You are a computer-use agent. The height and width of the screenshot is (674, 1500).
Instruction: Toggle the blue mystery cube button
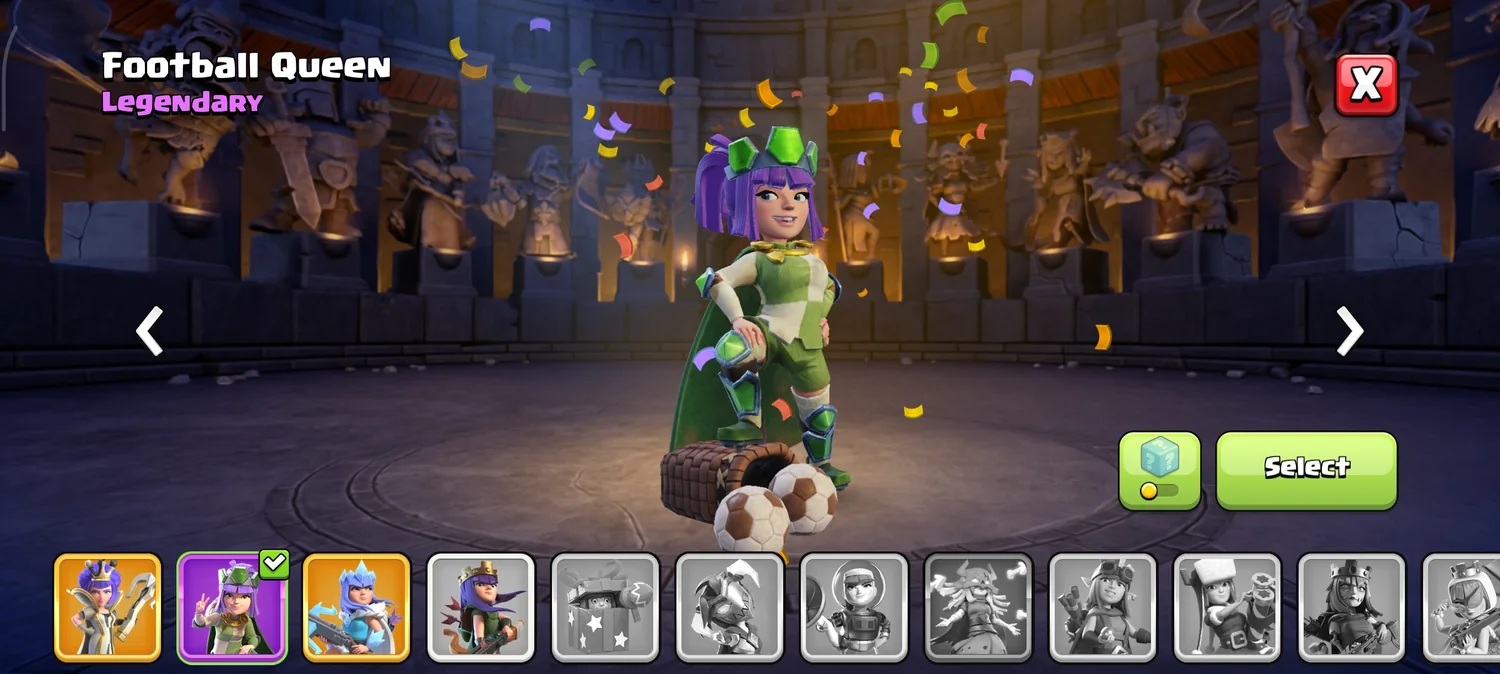(1159, 470)
